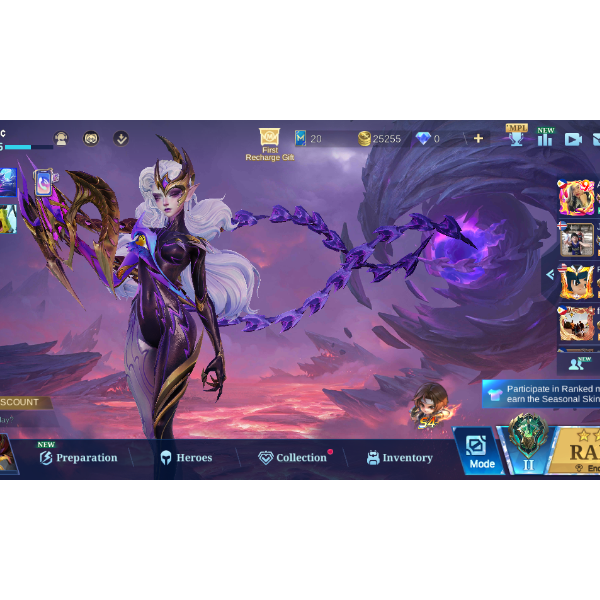Open the pink card icon beside the hero

coord(44,182)
